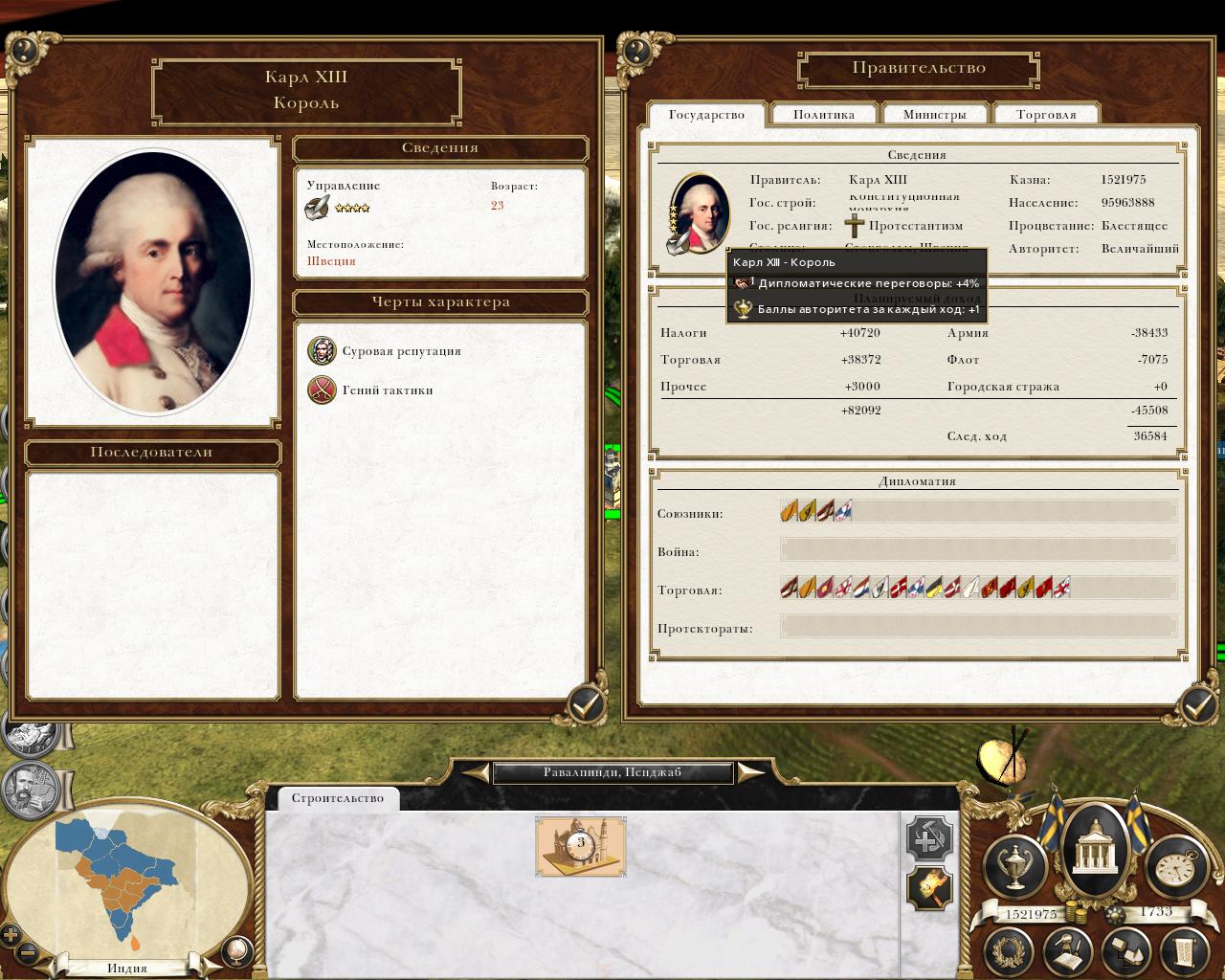Viewport: 1225px width, 980px height.
Task: Select the building under construction in the queue
Action: coord(580,846)
